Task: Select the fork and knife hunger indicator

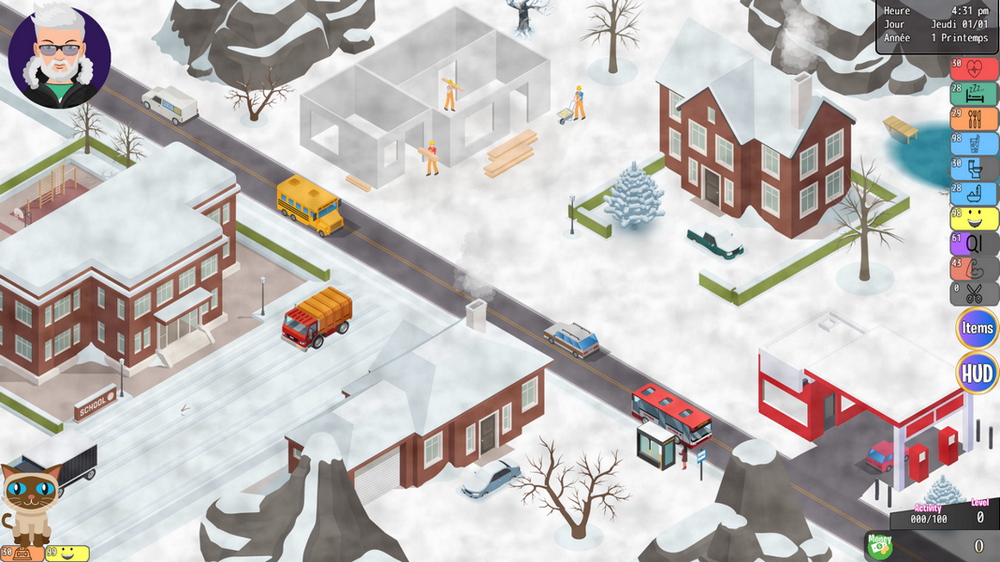Action: pos(973,118)
